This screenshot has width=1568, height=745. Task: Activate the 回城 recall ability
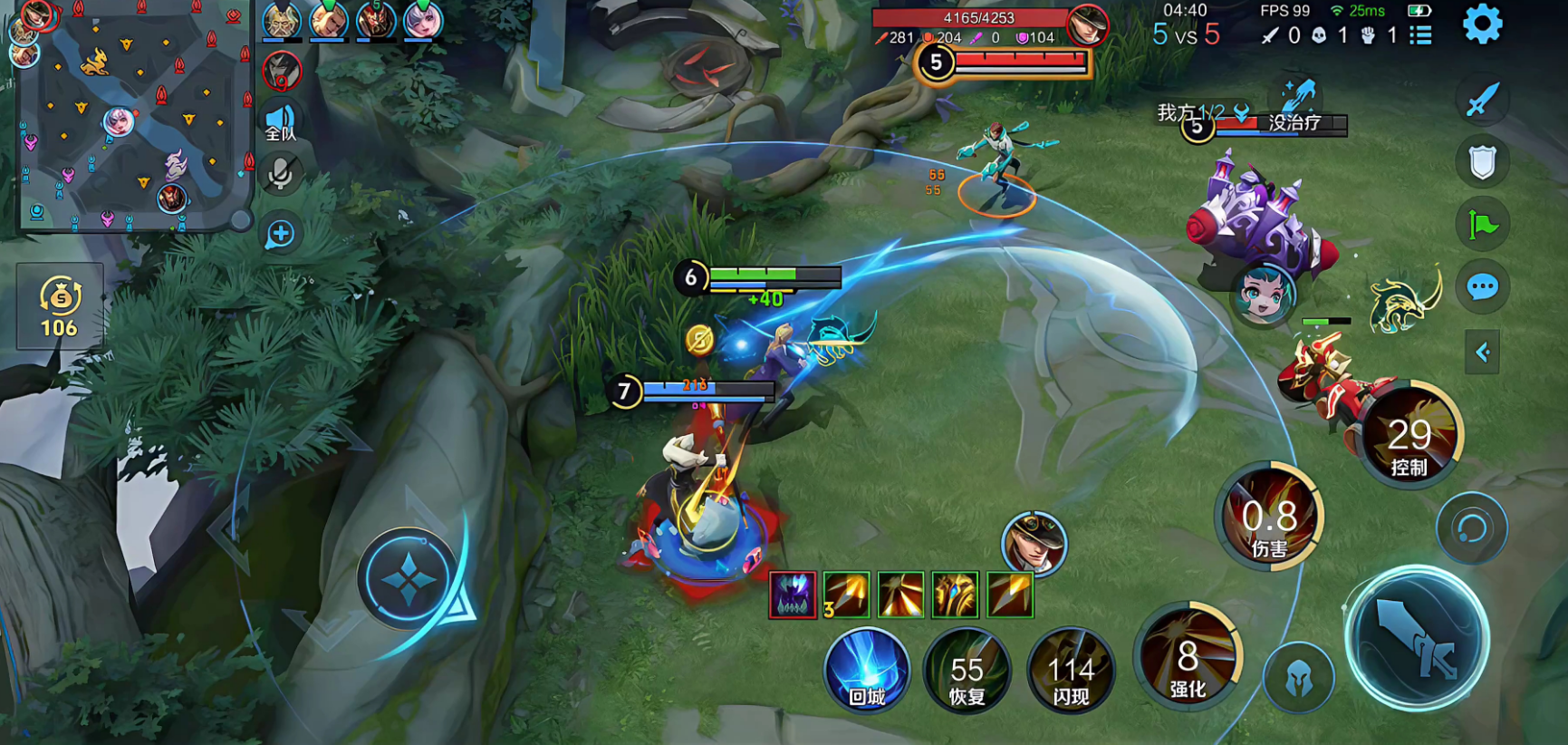pyautogui.click(x=867, y=672)
